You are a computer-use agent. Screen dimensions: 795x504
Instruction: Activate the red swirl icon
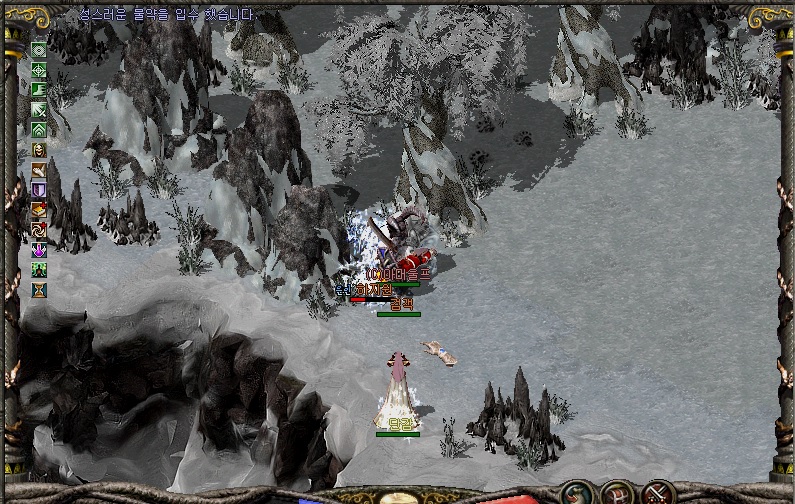coord(39,230)
